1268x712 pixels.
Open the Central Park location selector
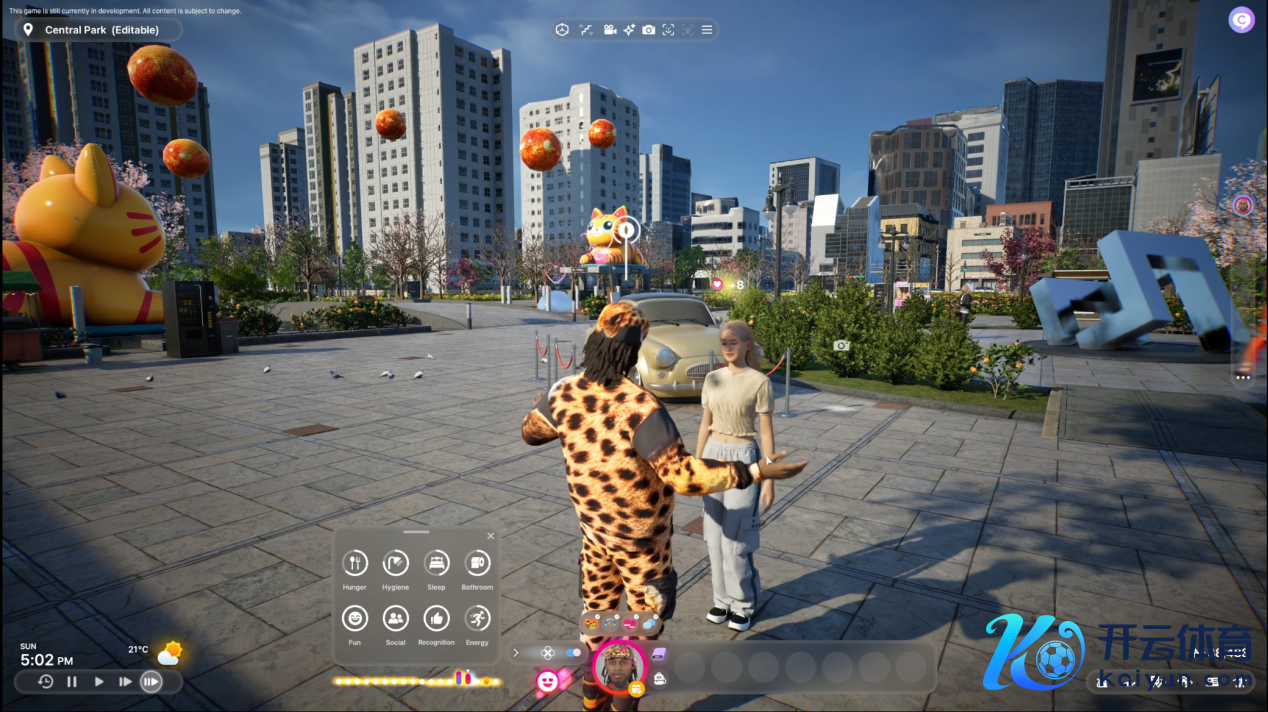click(98, 30)
